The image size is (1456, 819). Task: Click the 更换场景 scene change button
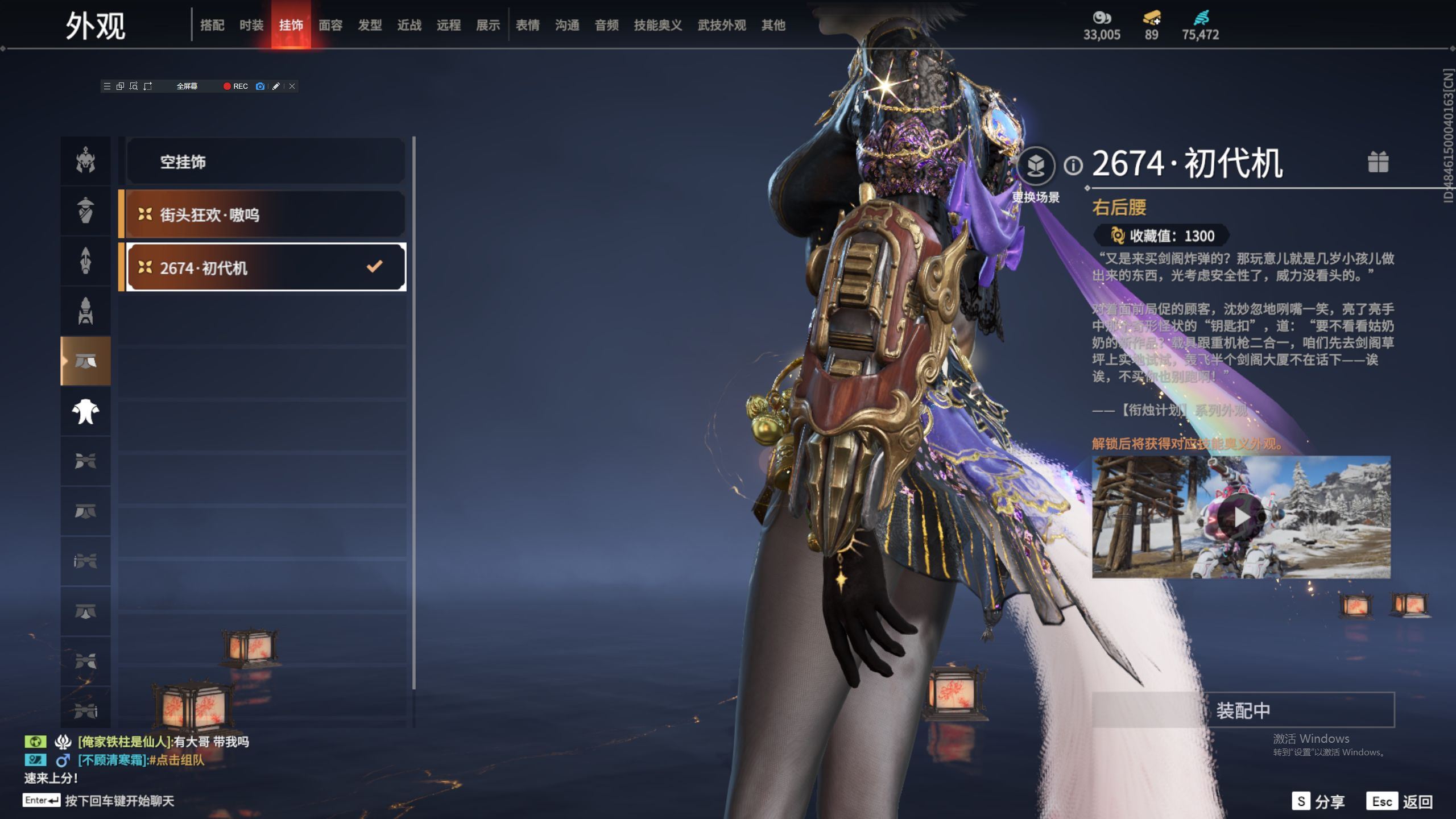click(x=1036, y=166)
